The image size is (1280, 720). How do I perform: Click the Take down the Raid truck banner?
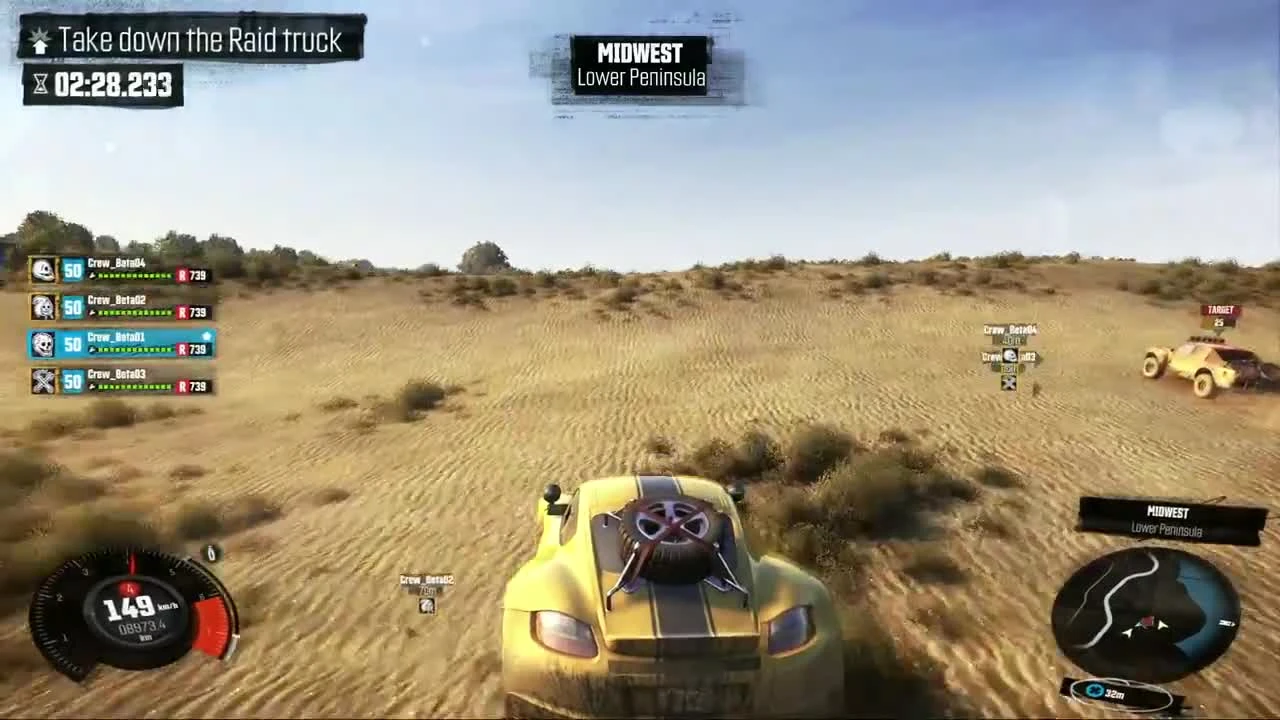click(x=190, y=40)
